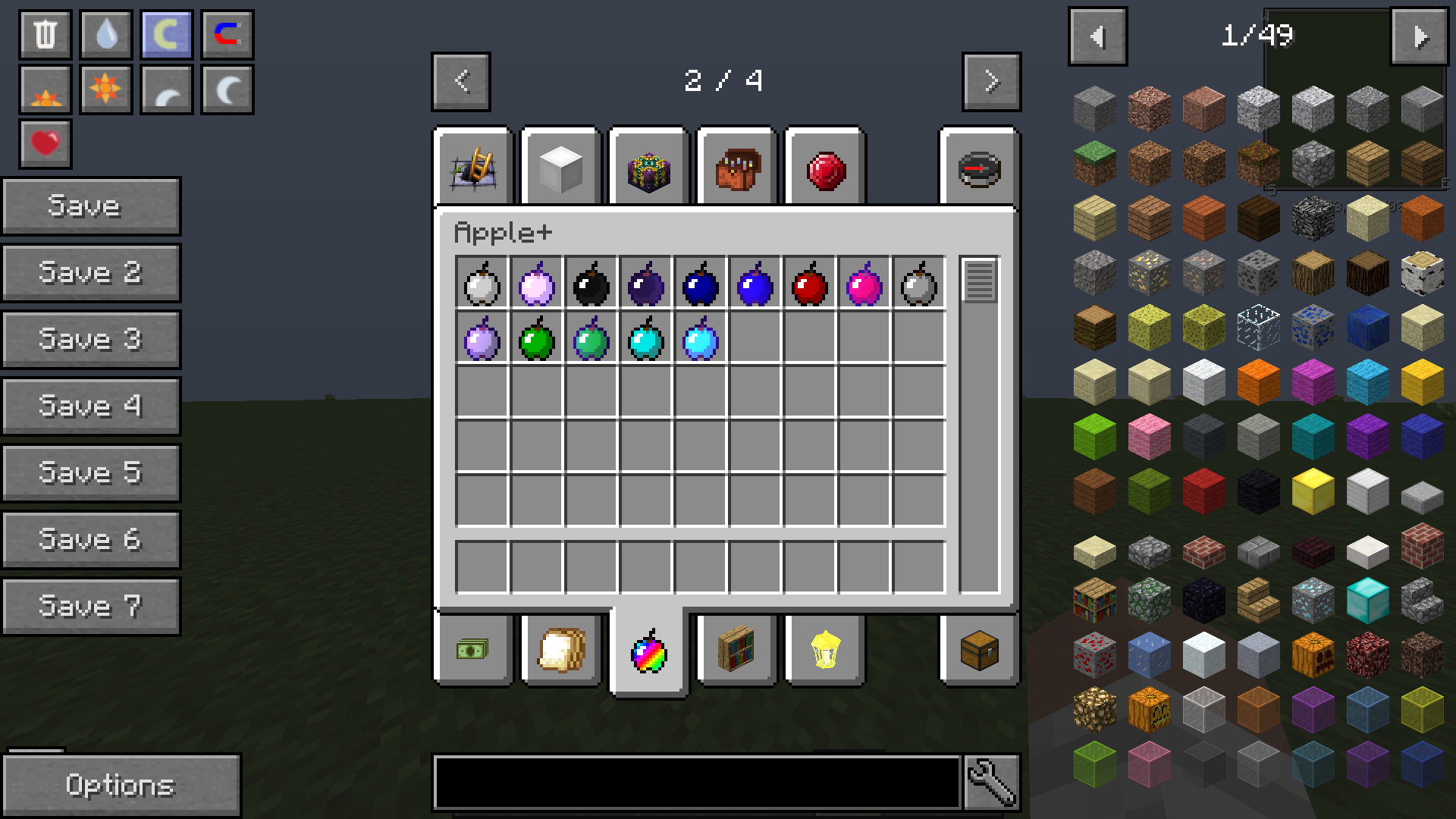Image resolution: width=1456 pixels, height=819 pixels.
Task: Select the sunrise time icon
Action: coord(44,88)
